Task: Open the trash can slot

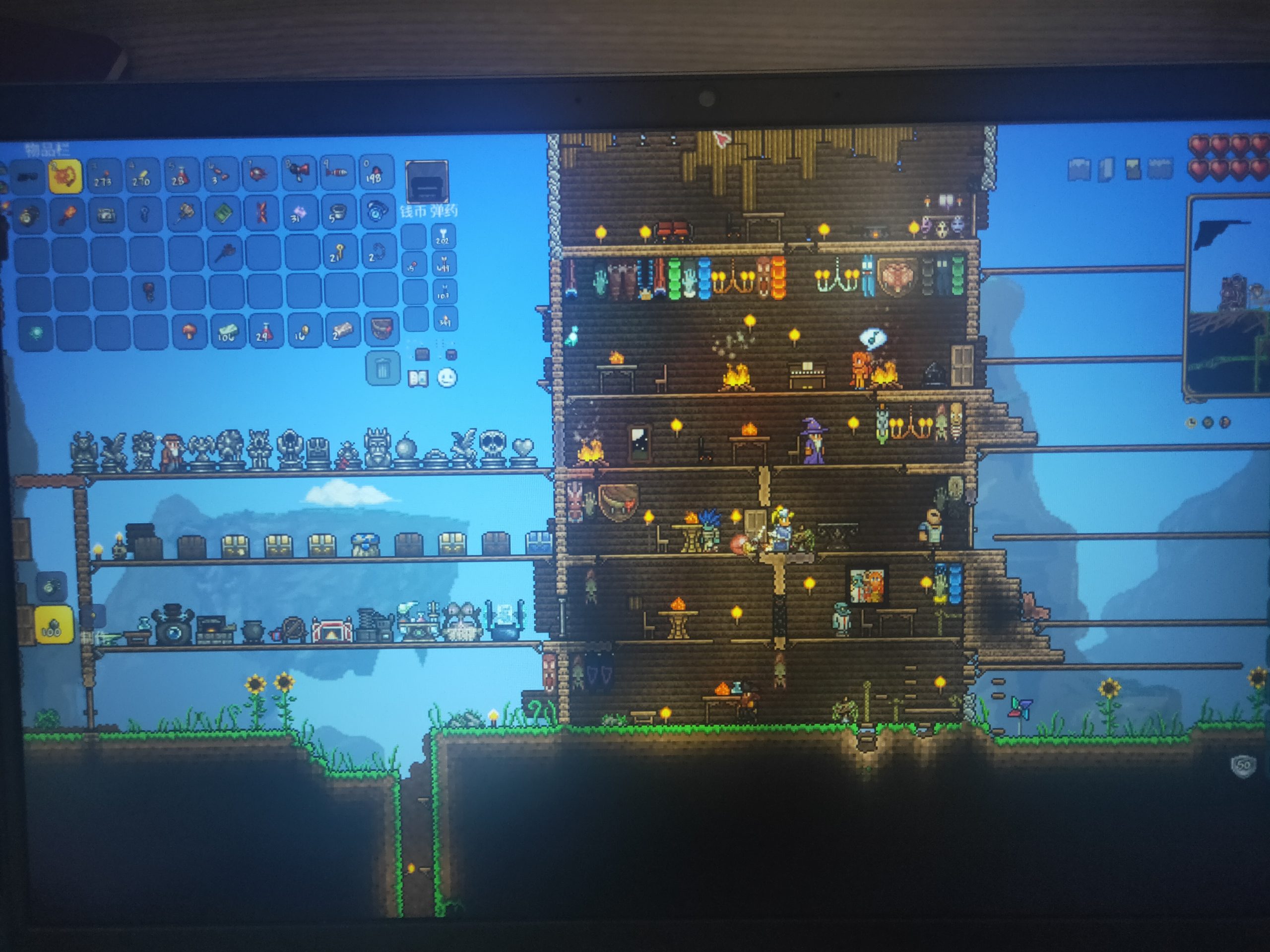Action: coord(382,368)
